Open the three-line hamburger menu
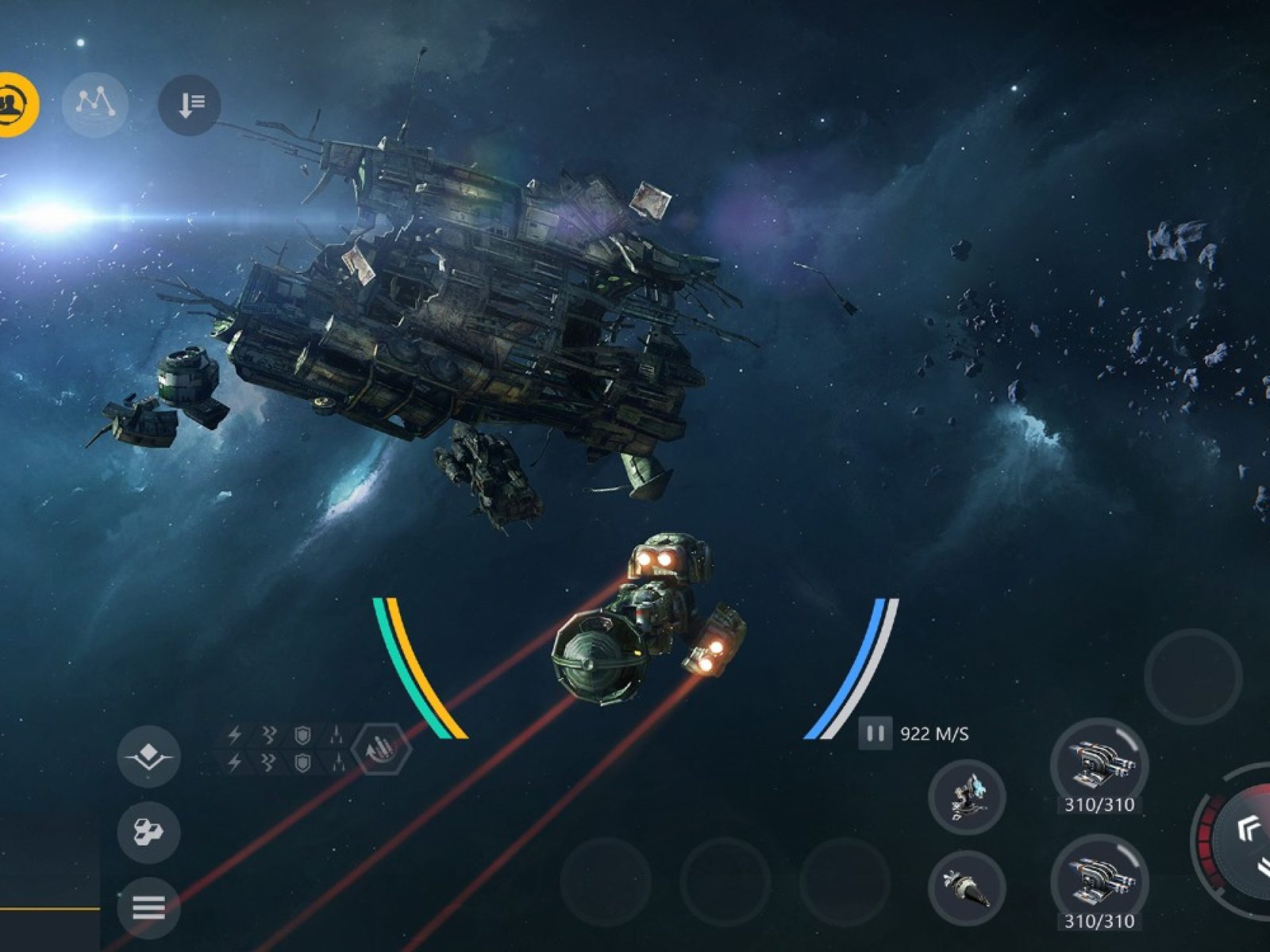 [x=148, y=907]
